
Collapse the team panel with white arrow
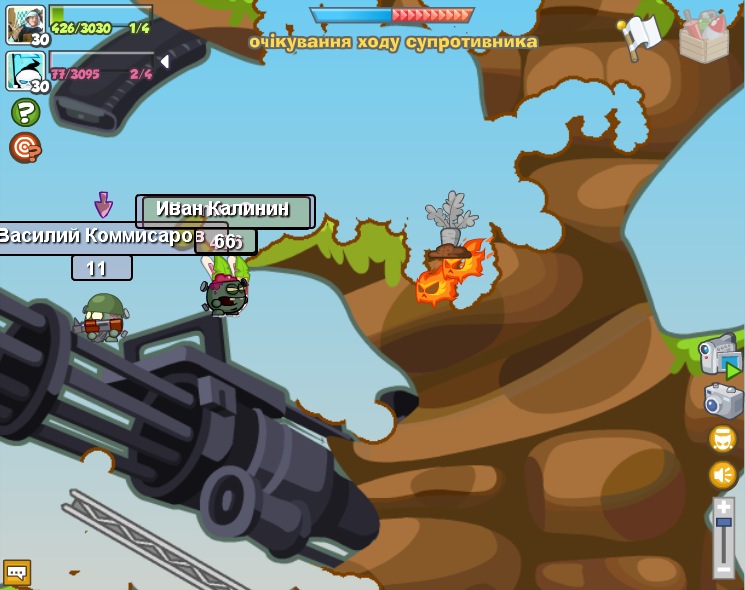click(164, 62)
